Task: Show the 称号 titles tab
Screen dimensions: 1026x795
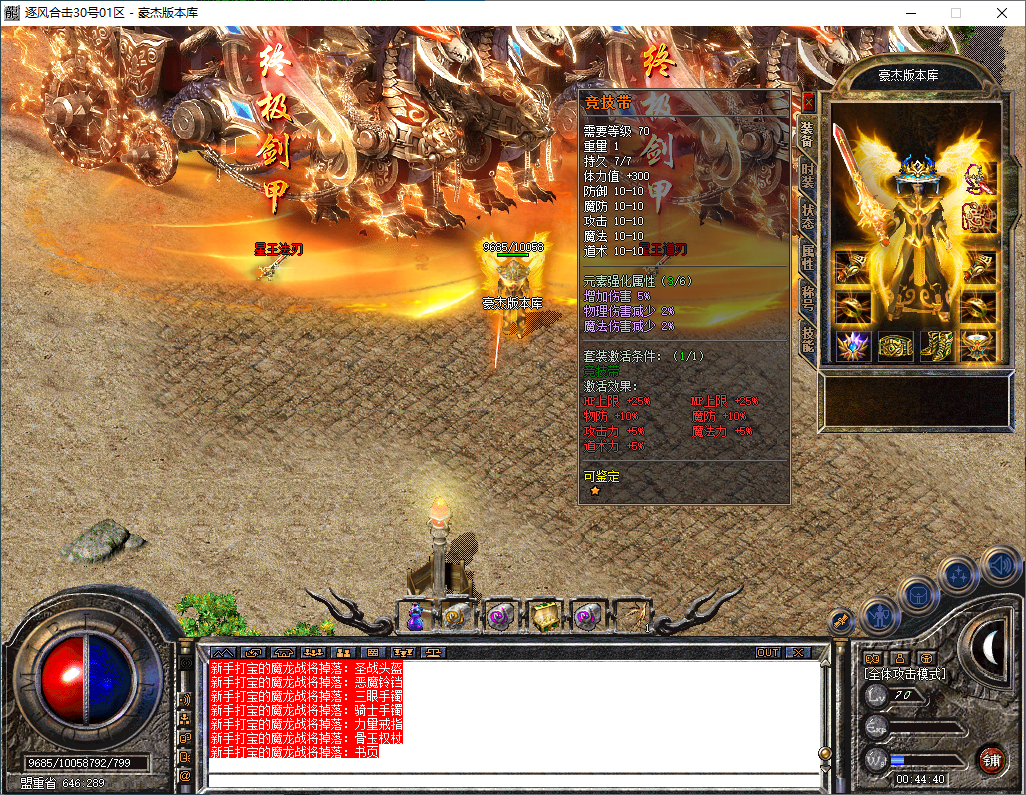Action: pyautogui.click(x=808, y=296)
